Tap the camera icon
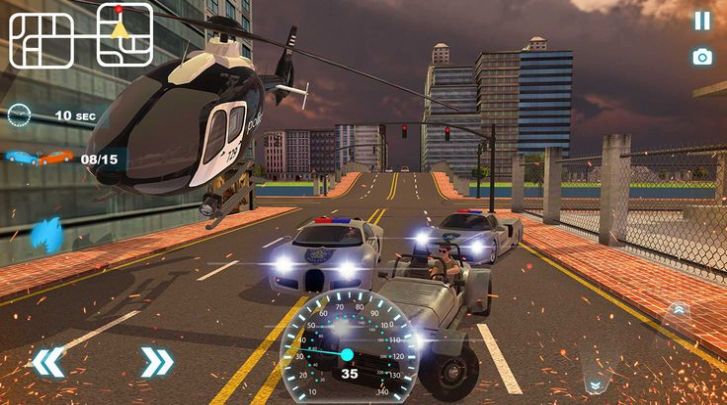Viewport: 727px width, 405px height. 702,56
